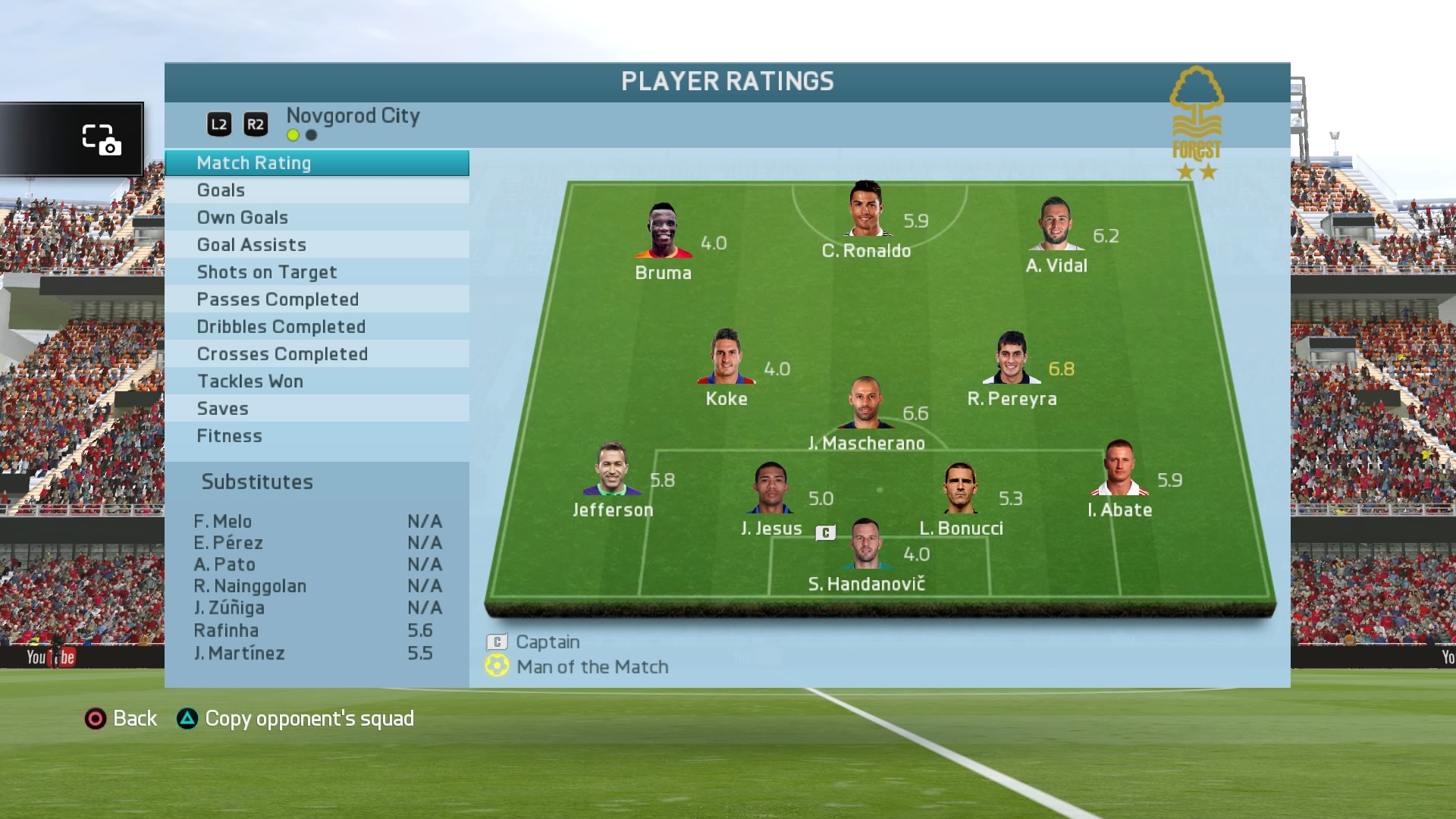The width and height of the screenshot is (1456, 819).
Task: Select the Match Rating stat entry
Action: click(316, 163)
